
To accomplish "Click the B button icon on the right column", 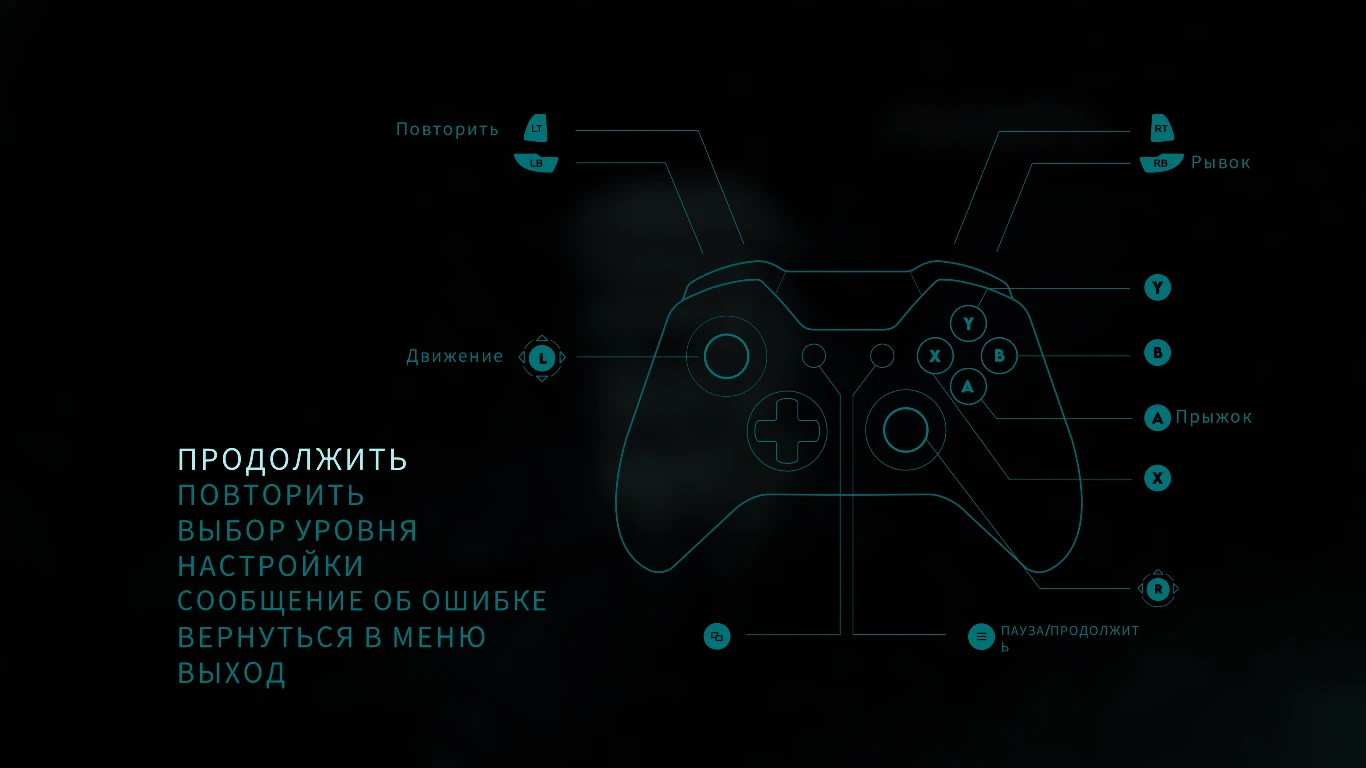I will [1157, 352].
